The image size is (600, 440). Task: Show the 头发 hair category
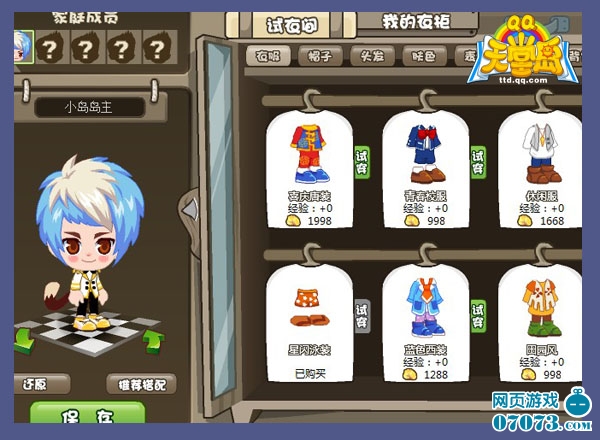[x=372, y=57]
